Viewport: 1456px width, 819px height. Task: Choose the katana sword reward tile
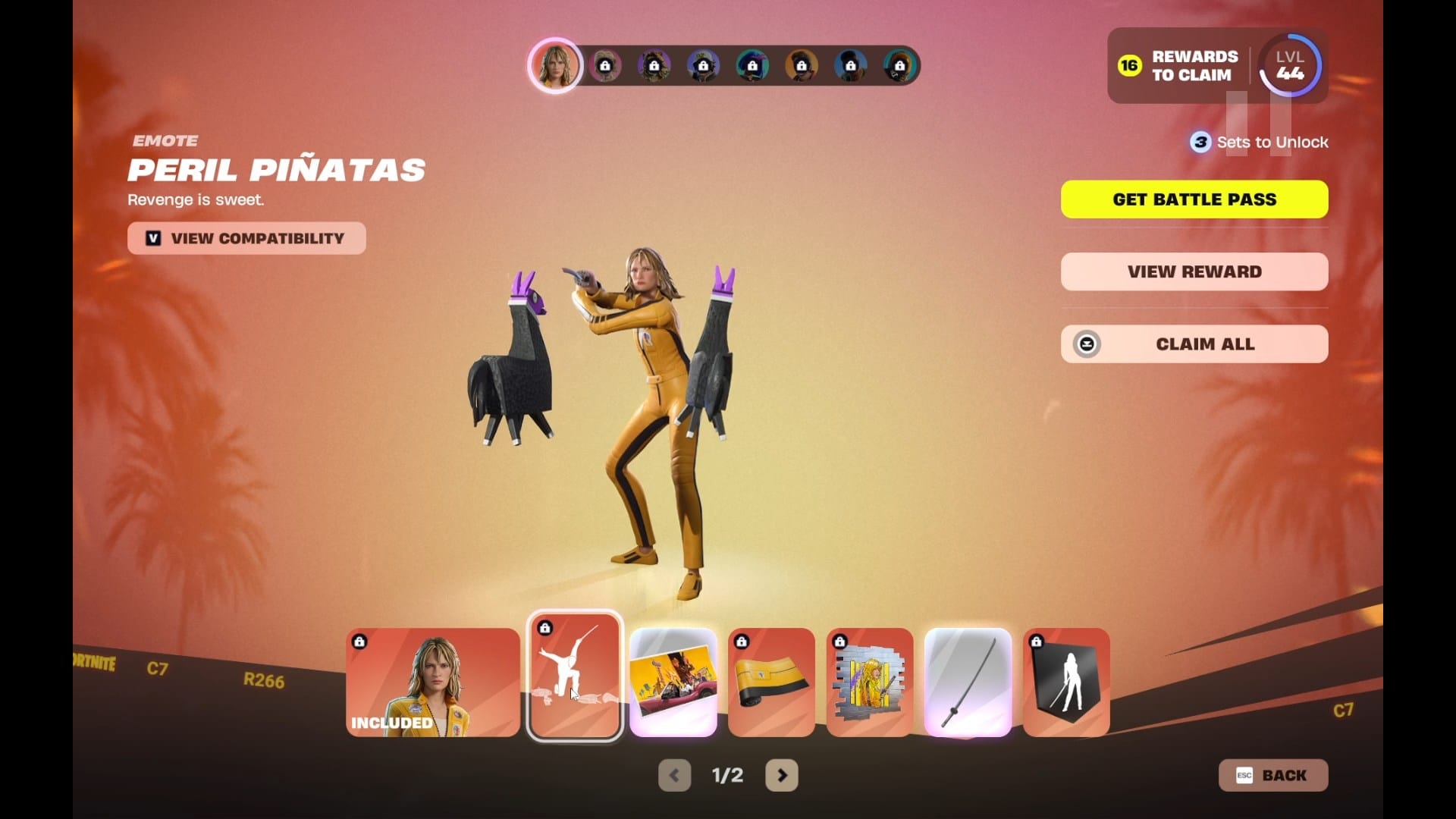968,682
